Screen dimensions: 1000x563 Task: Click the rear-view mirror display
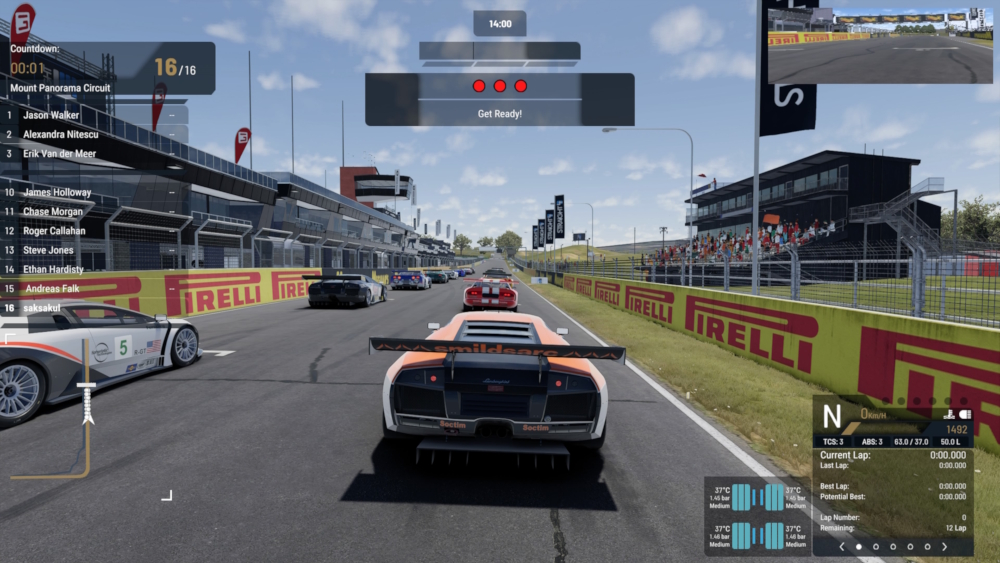click(x=880, y=46)
